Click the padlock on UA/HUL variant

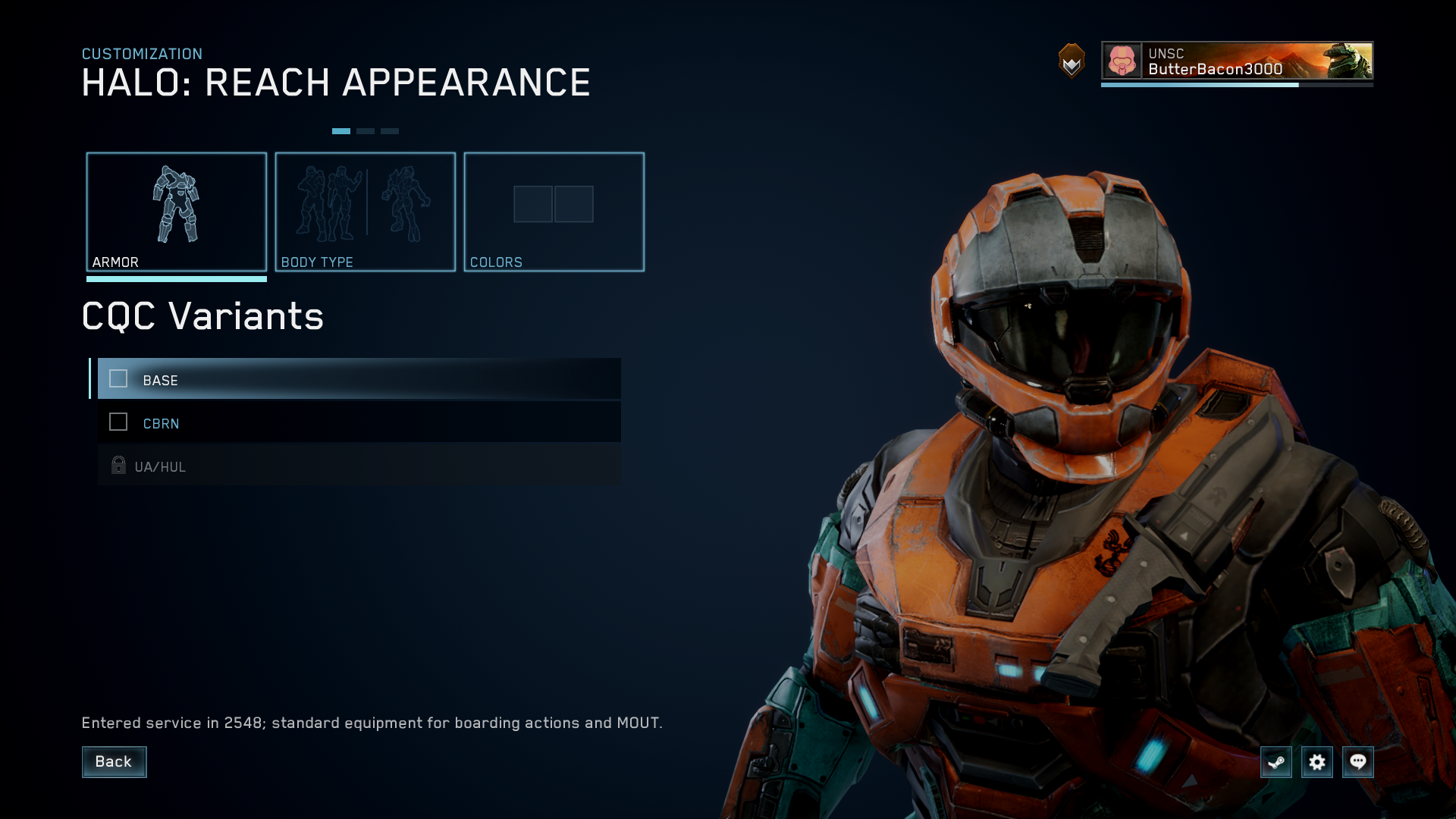tap(118, 466)
